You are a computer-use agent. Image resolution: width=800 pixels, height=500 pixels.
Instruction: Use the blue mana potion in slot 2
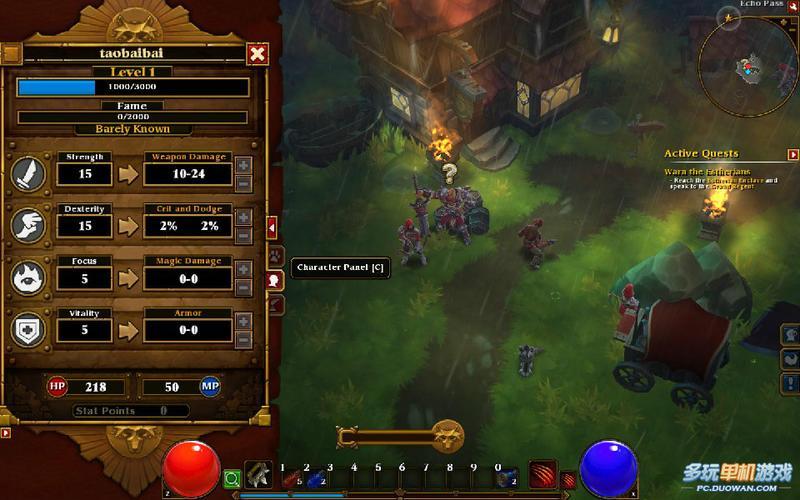[x=314, y=480]
